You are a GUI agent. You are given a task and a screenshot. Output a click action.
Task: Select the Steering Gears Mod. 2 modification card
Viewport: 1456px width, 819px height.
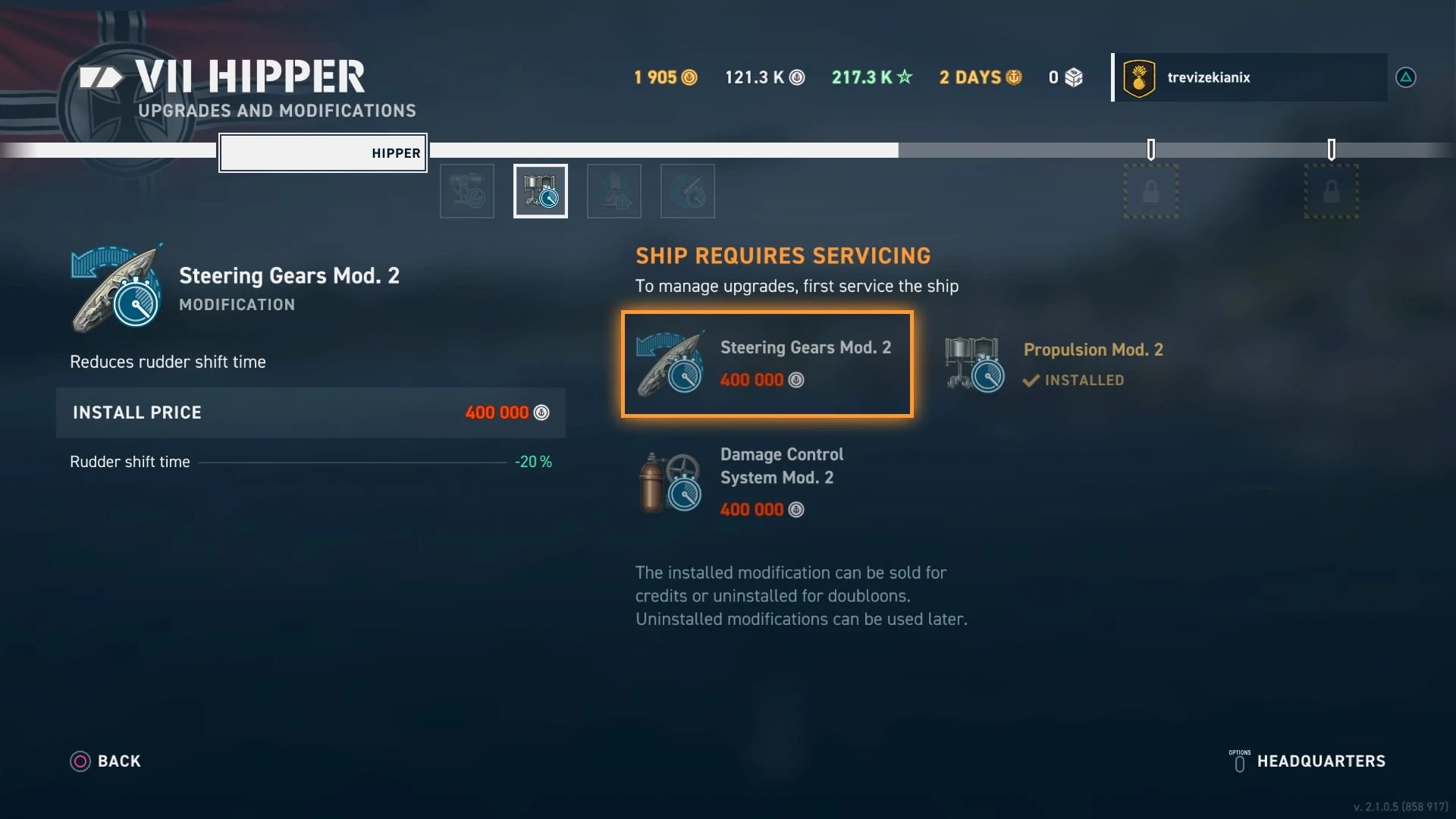(767, 364)
